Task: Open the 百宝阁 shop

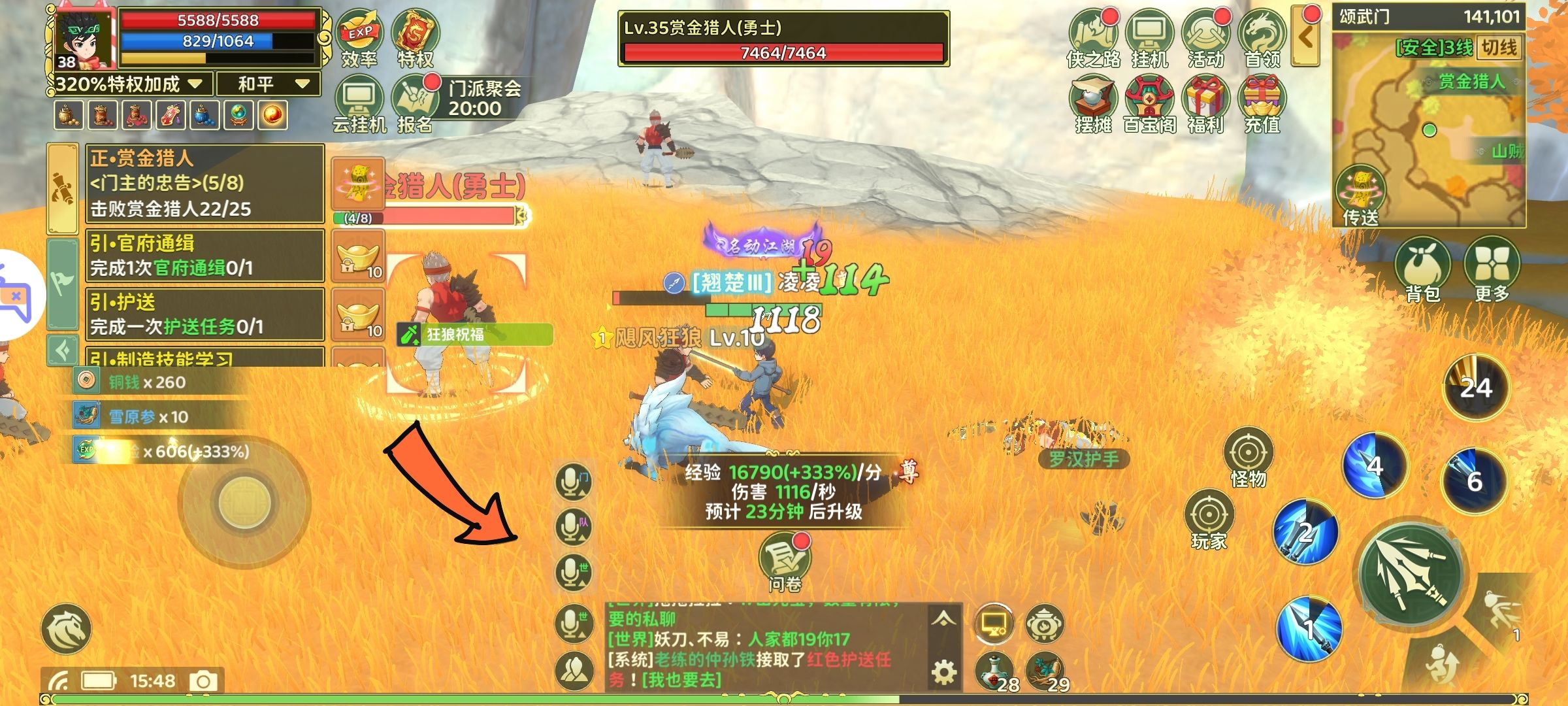Action: click(x=1150, y=103)
